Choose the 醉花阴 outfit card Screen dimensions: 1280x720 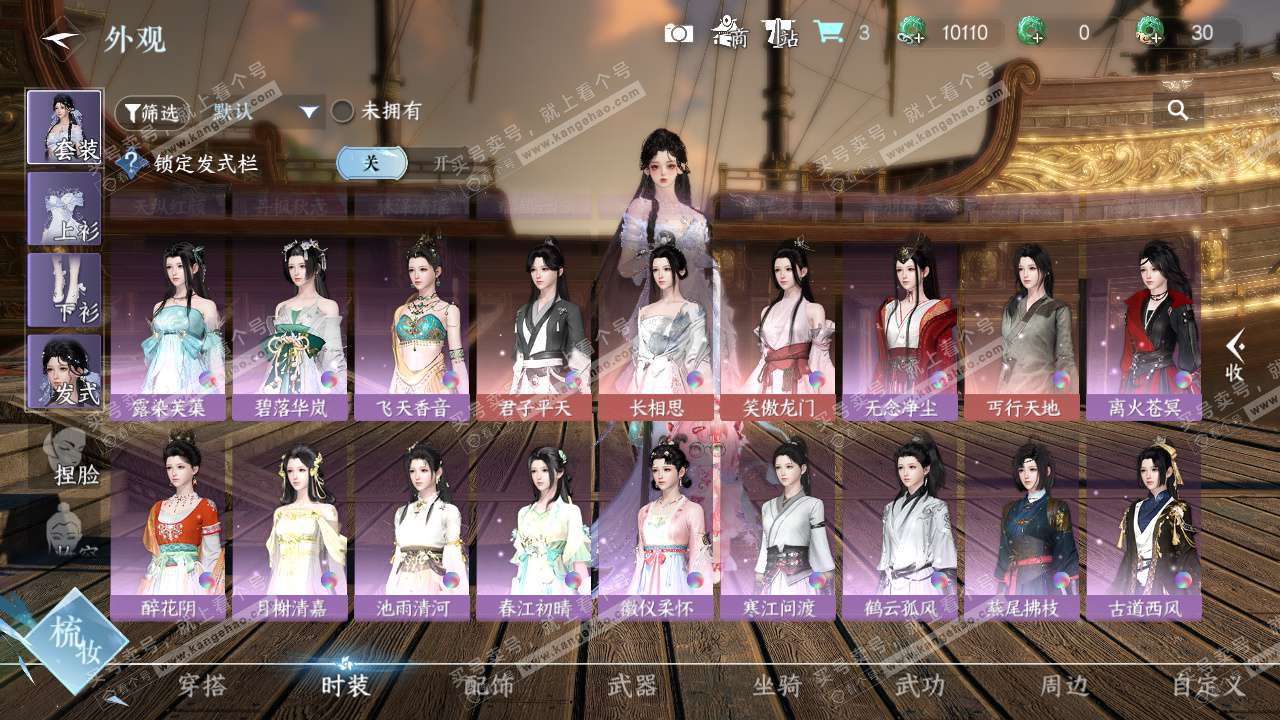pyautogui.click(x=168, y=526)
